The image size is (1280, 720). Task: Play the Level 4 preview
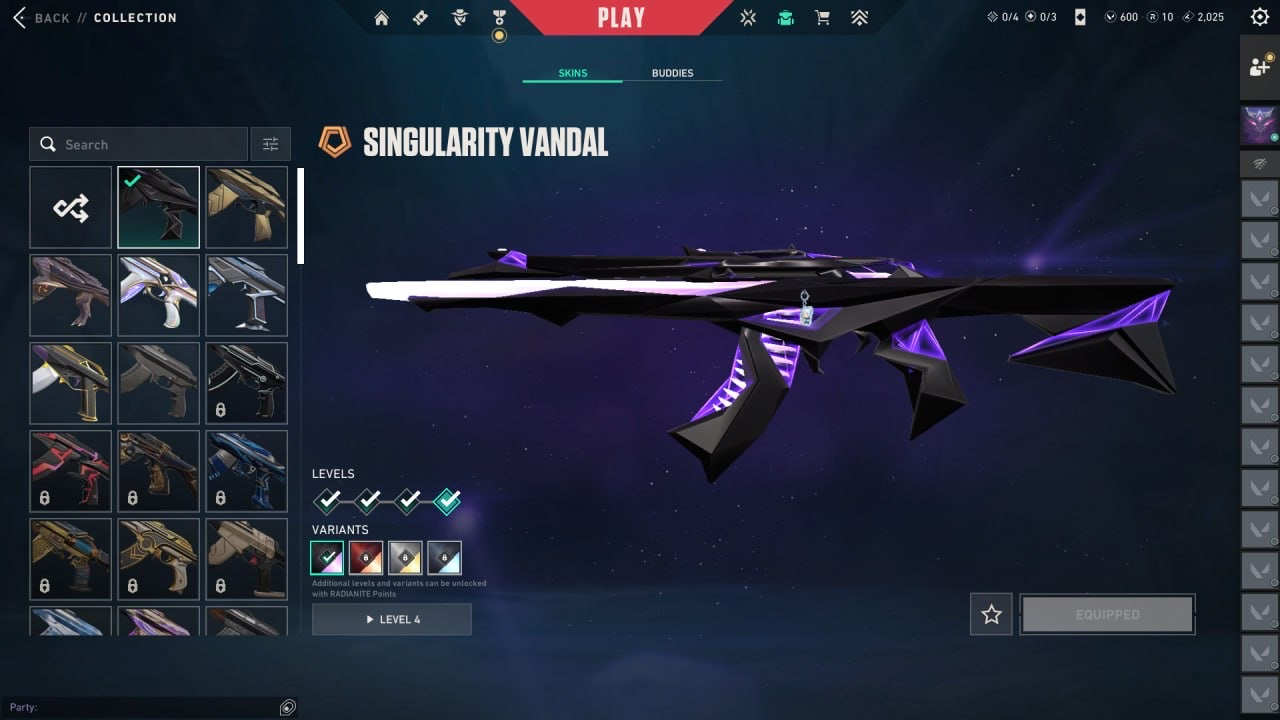pyautogui.click(x=391, y=619)
